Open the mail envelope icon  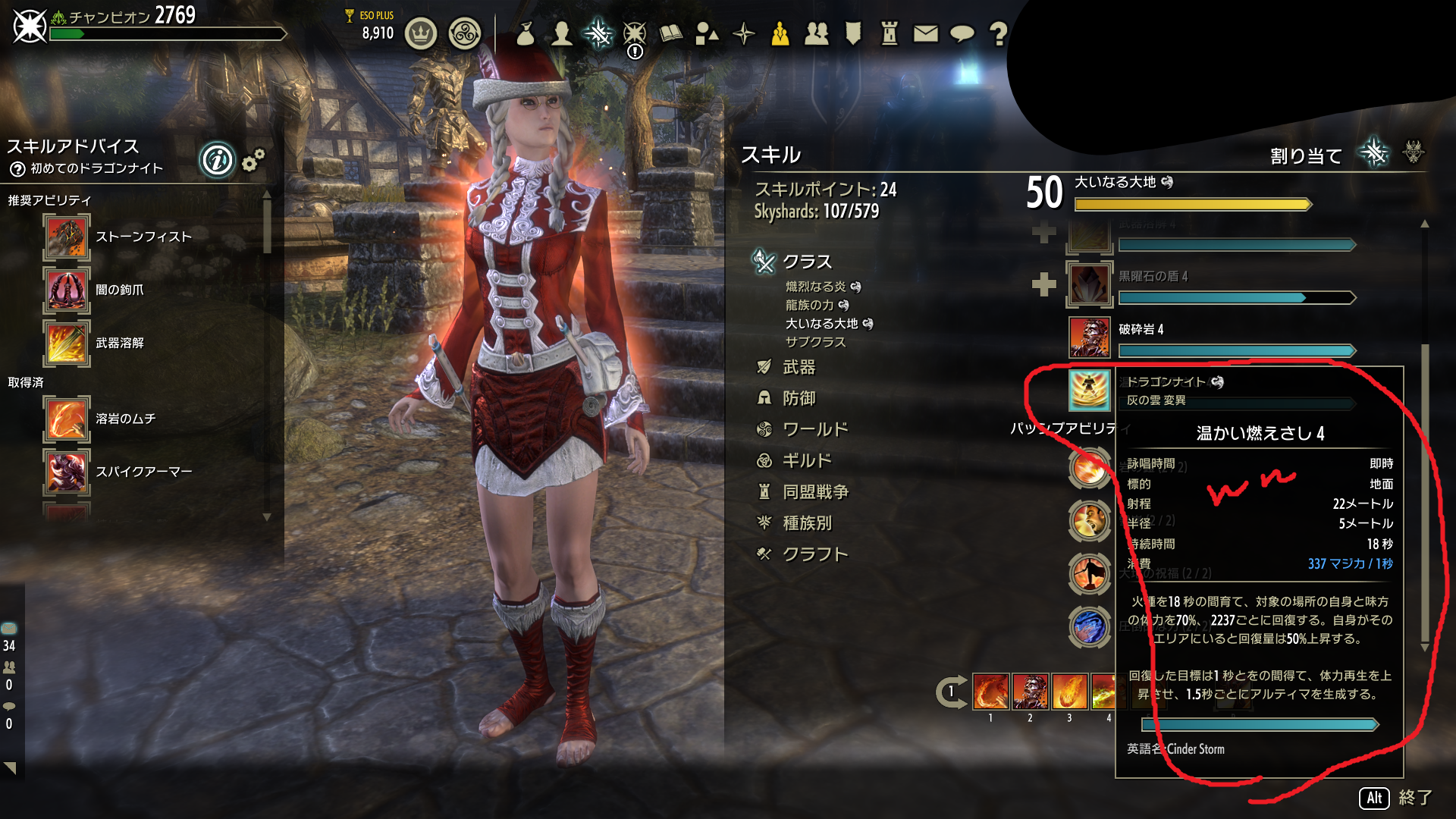pyautogui.click(x=925, y=34)
